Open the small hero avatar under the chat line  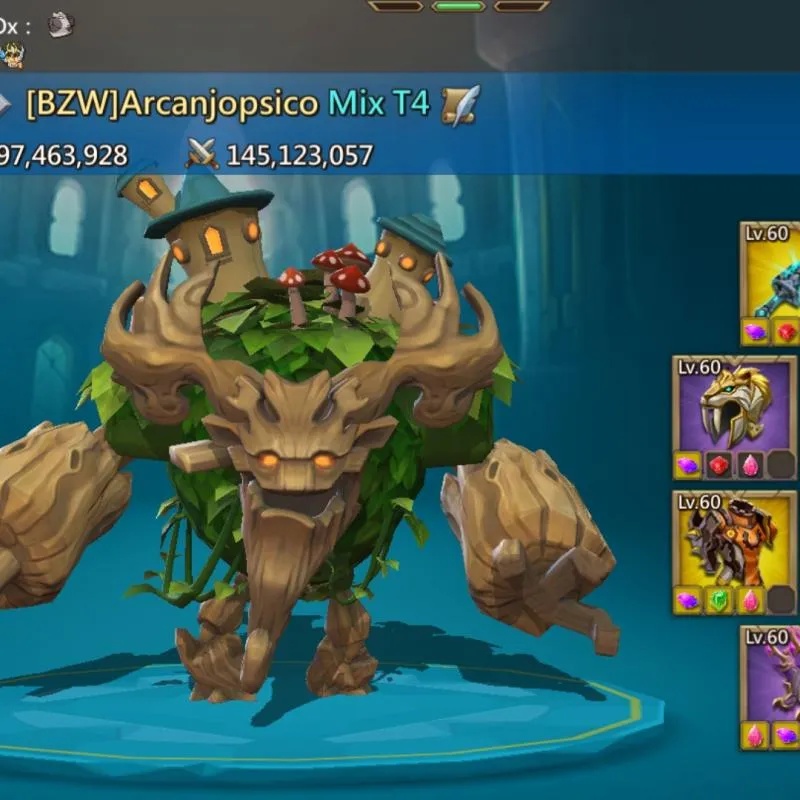13,55
